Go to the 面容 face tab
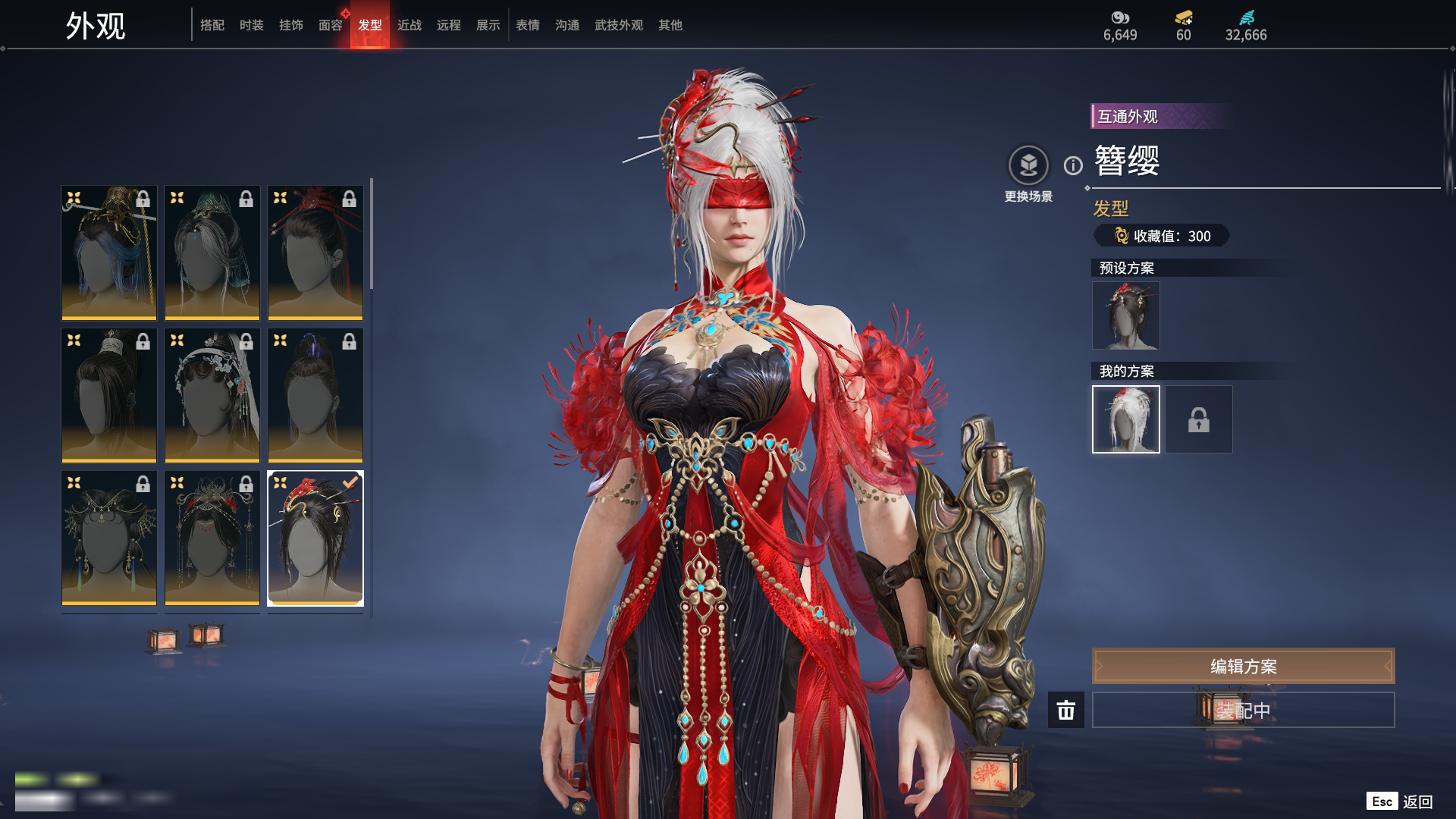 click(x=330, y=25)
